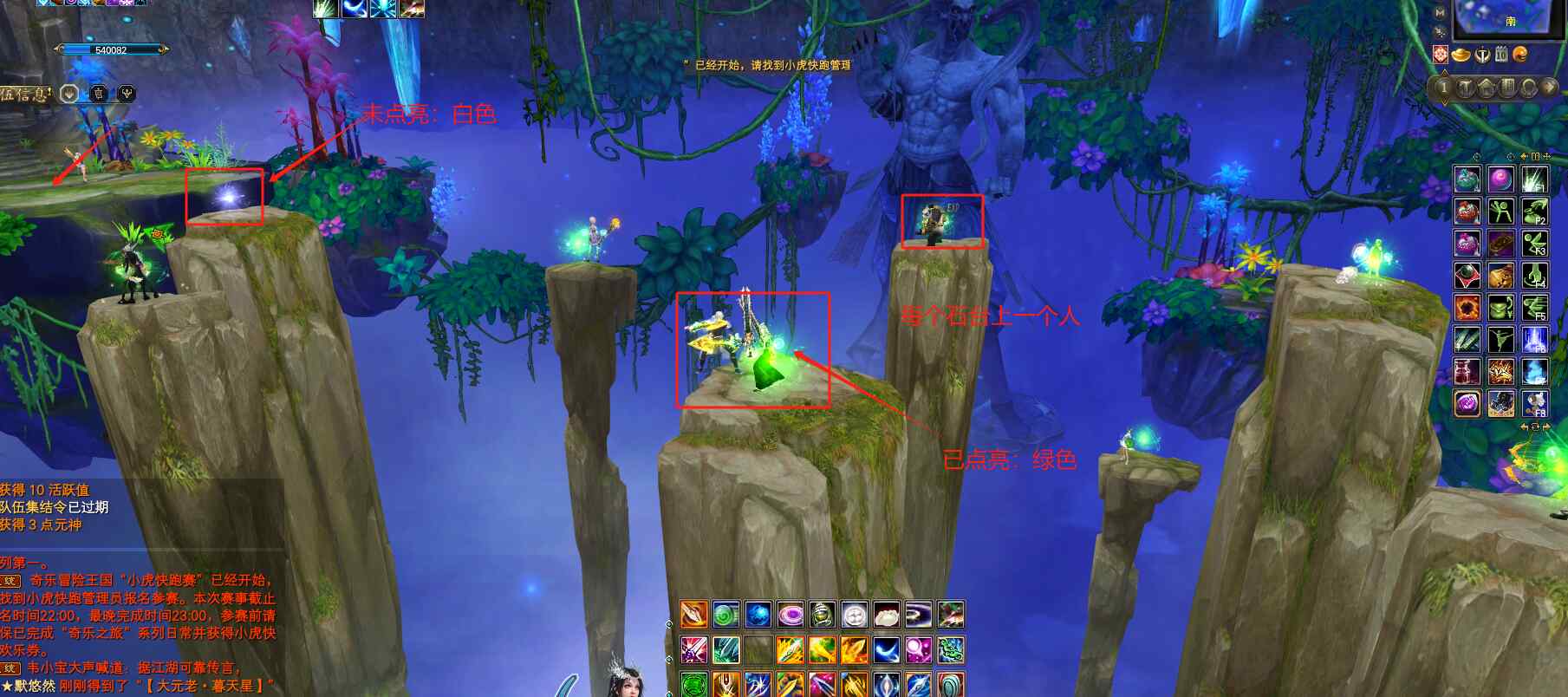Click the gold ingot shop icon
The image size is (1568, 697).
point(1461,55)
